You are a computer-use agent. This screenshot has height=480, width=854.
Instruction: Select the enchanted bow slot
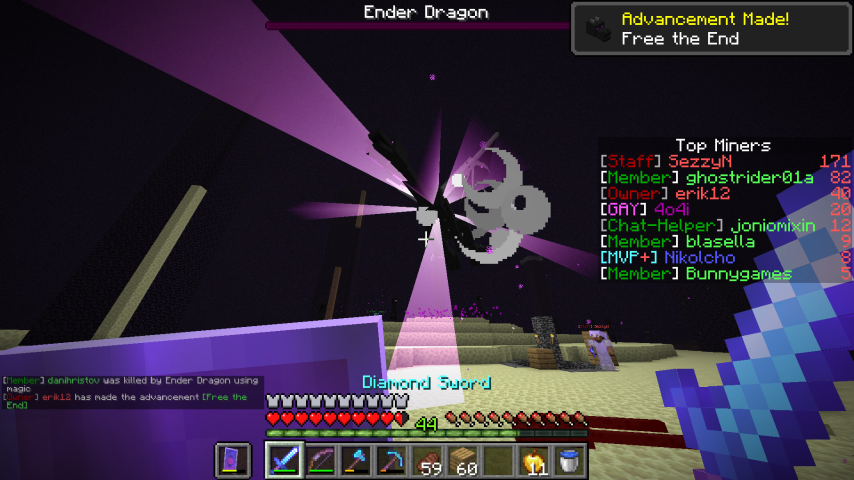point(321,461)
